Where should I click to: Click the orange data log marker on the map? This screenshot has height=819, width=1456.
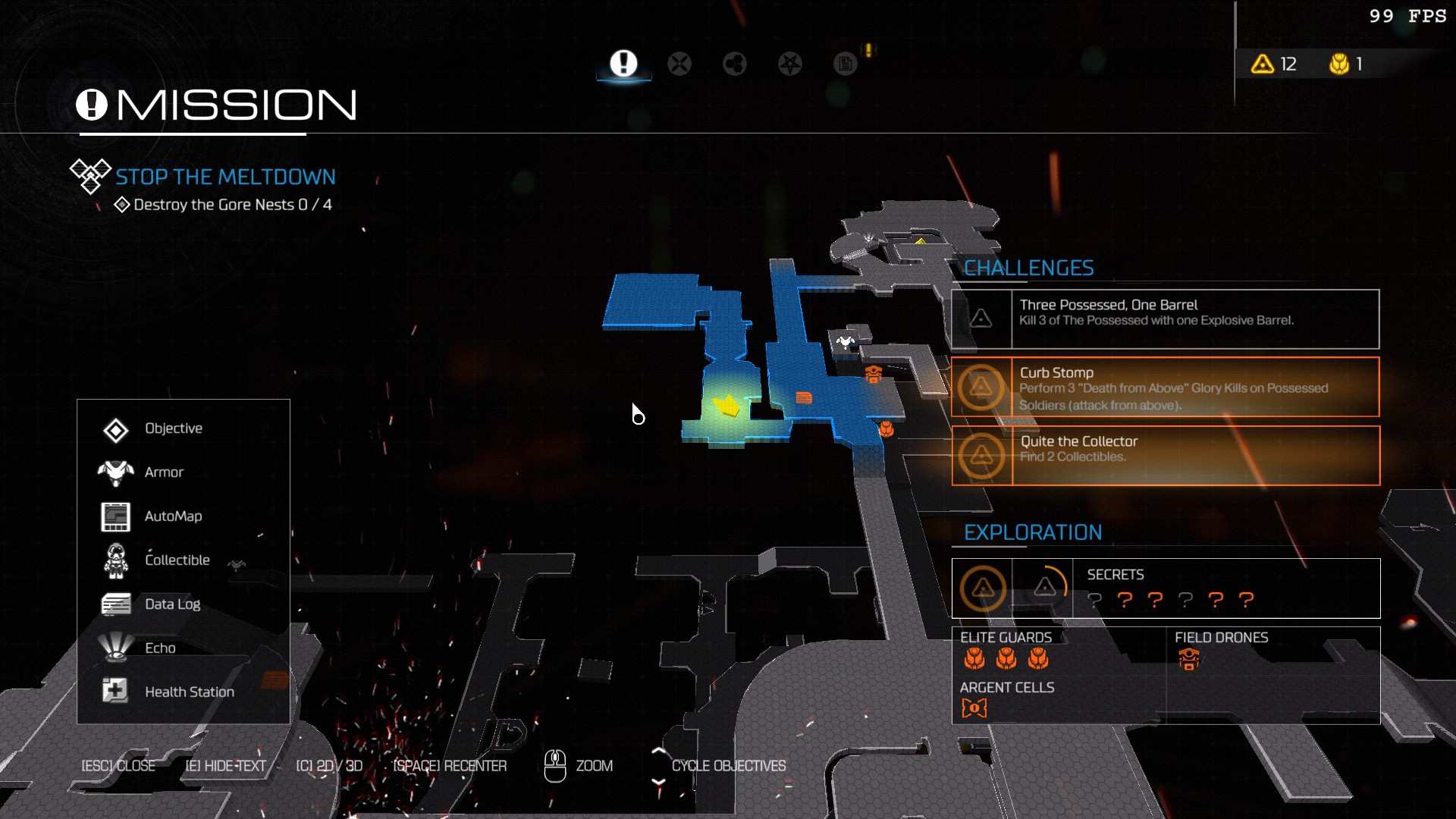(x=804, y=398)
